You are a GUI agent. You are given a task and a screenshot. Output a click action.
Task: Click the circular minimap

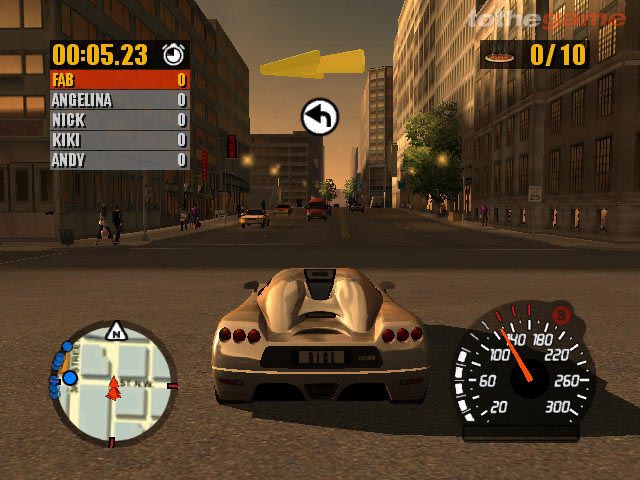coord(113,381)
